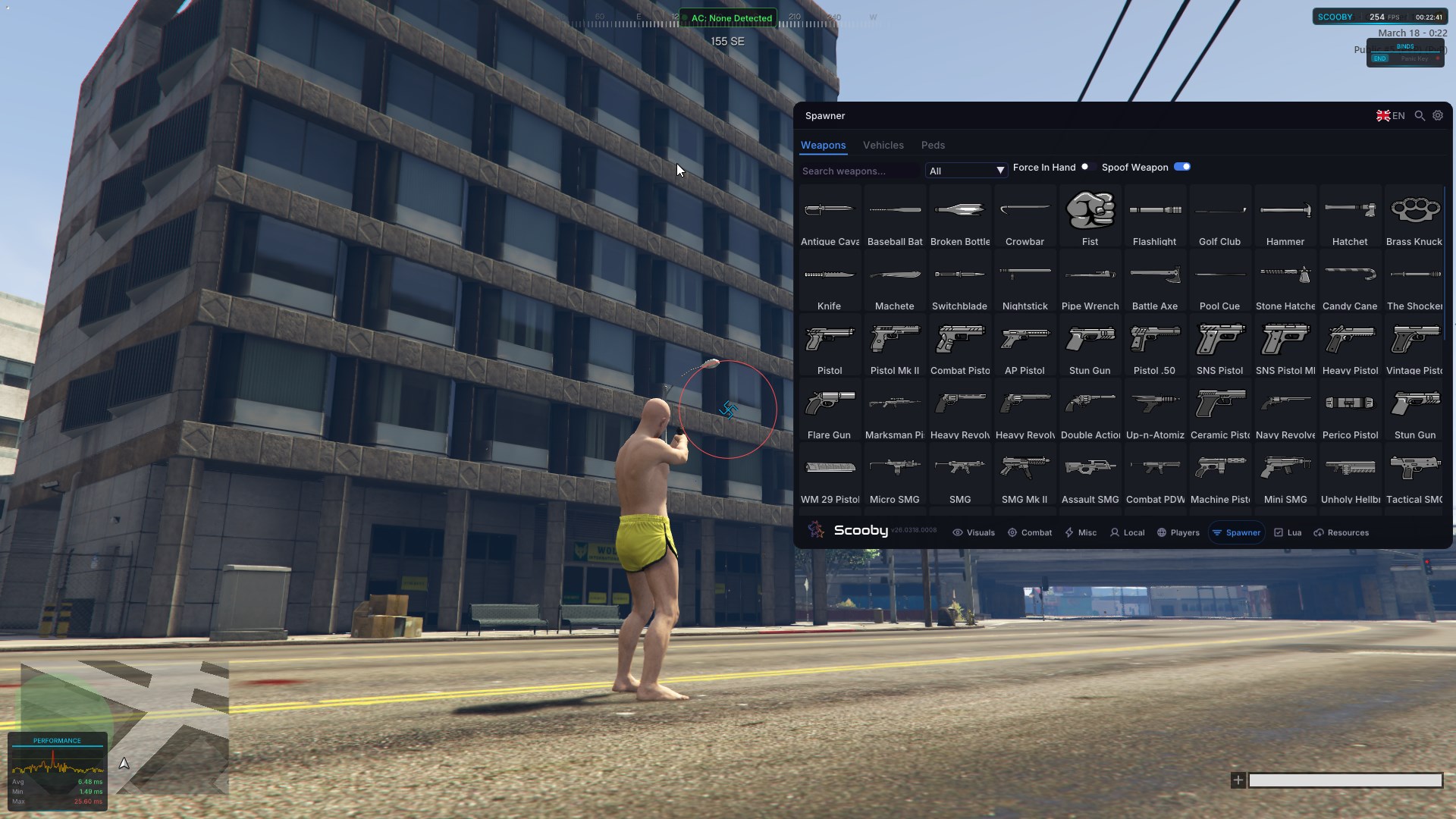This screenshot has height=819, width=1456.
Task: Open the Combat section of the menu
Action: point(1029,532)
